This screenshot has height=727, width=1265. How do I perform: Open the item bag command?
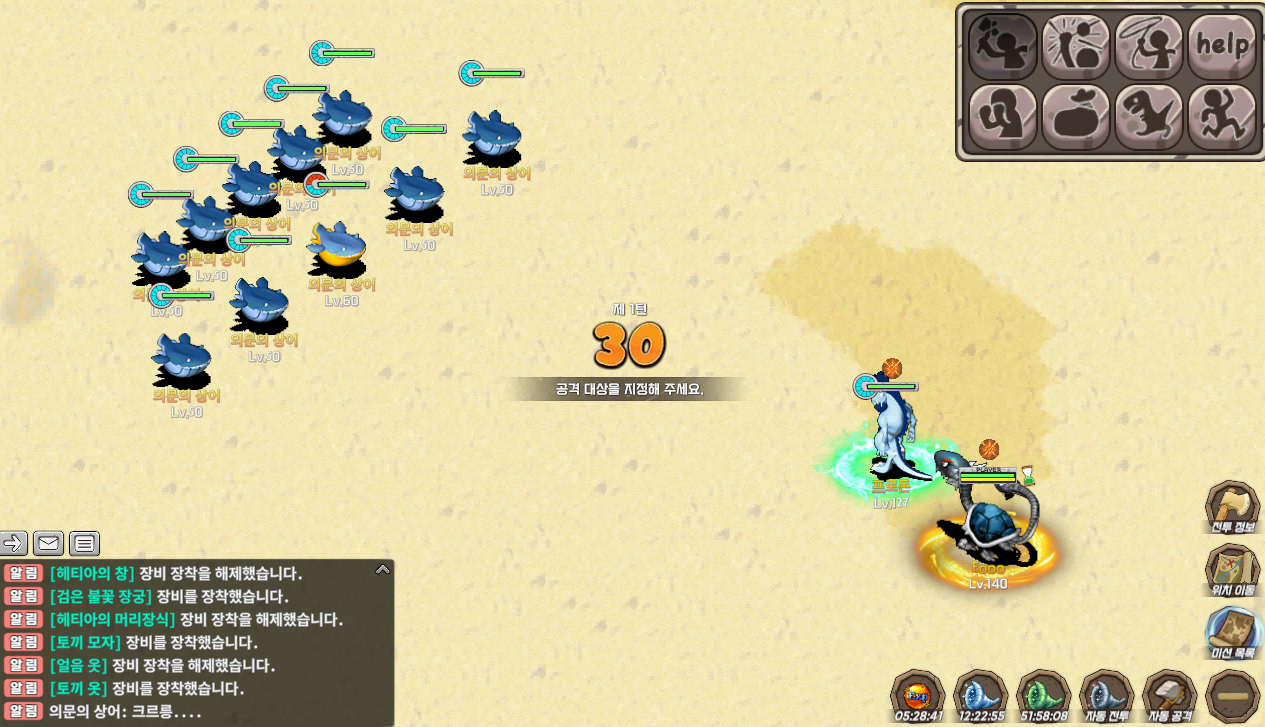(x=1075, y=117)
